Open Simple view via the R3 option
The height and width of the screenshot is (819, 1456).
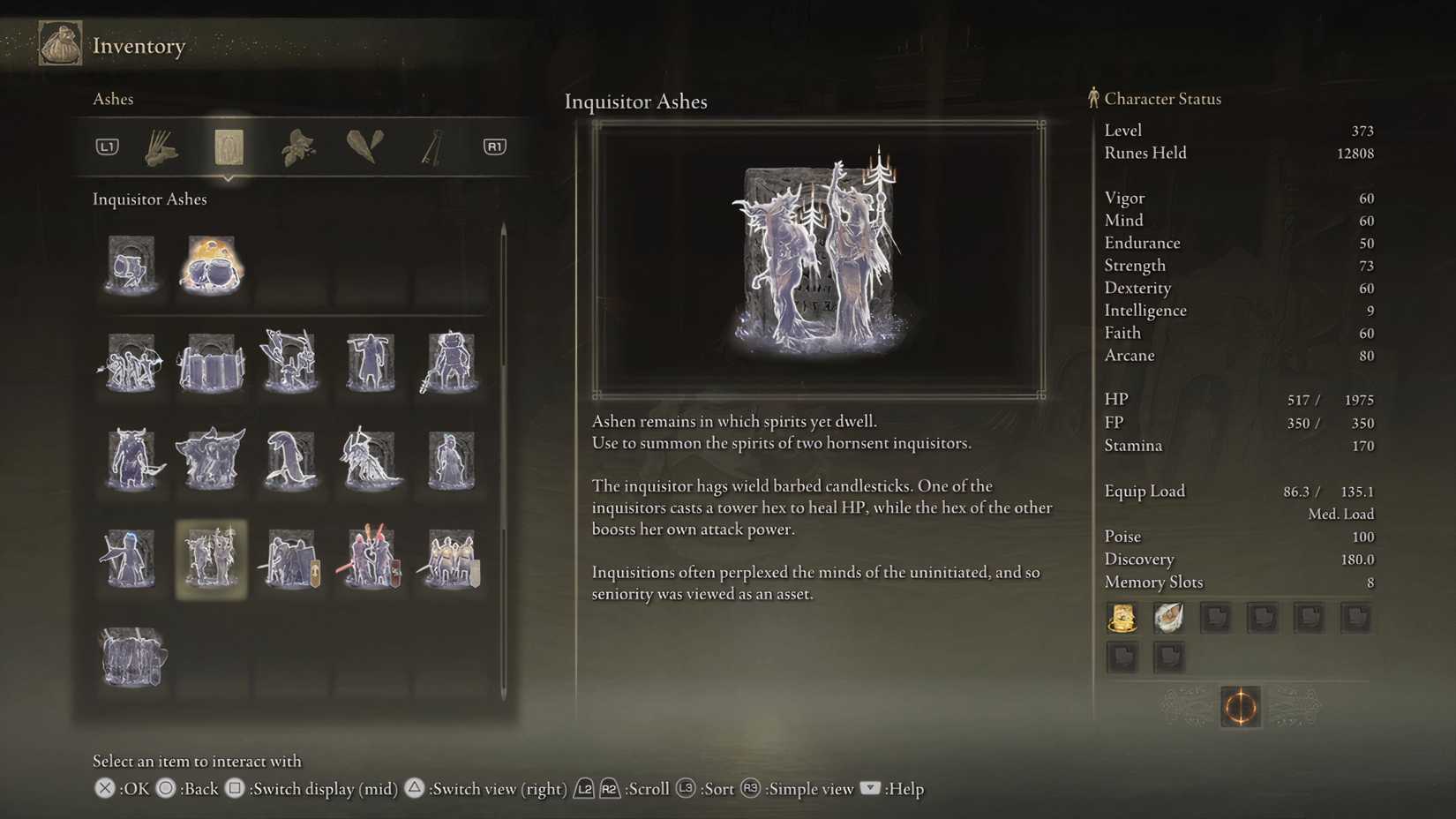click(x=751, y=789)
